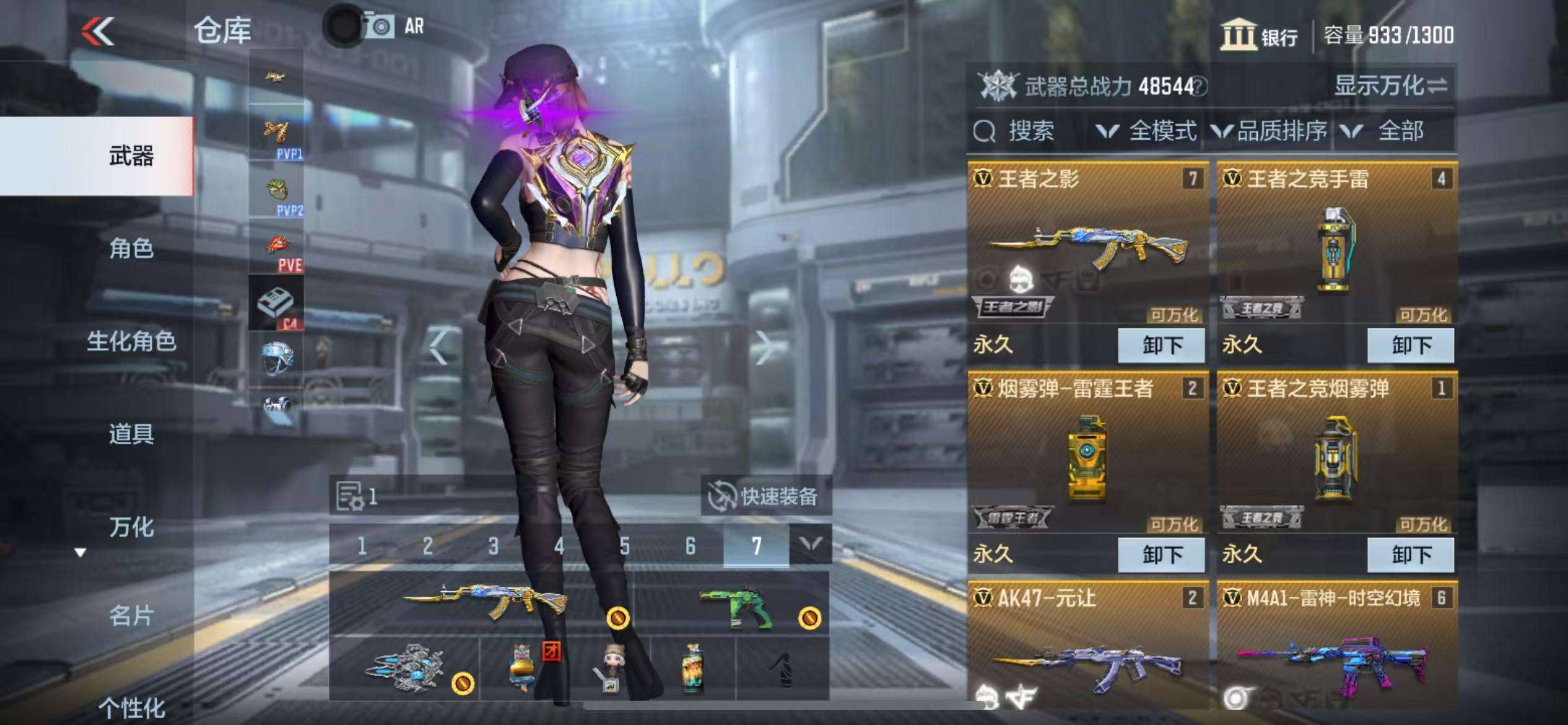The width and height of the screenshot is (1568, 725).
Task: Activate 快速装备 quick equip
Action: (x=765, y=496)
